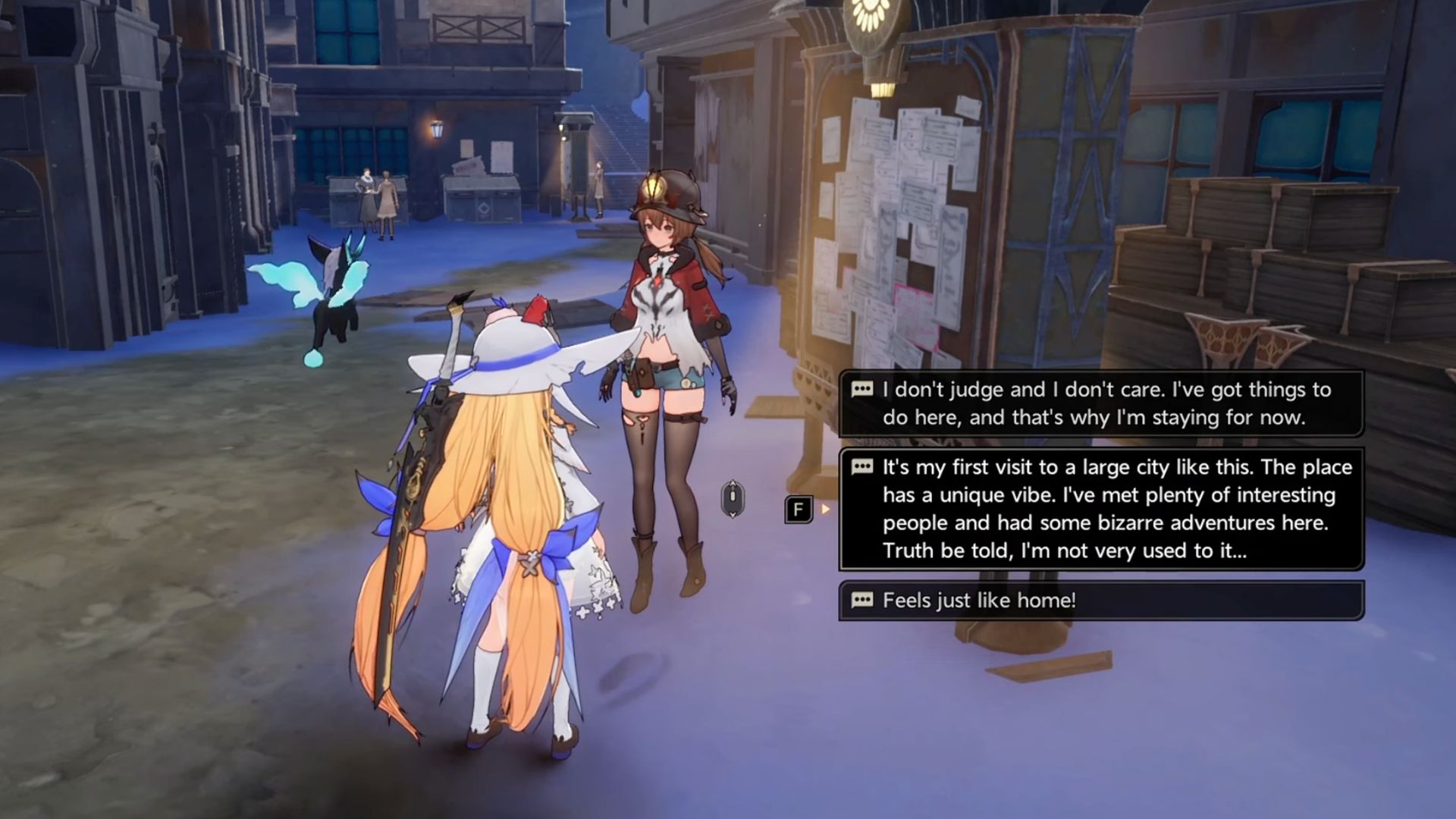Click the small triangle arrow beside the F prompt

click(824, 510)
